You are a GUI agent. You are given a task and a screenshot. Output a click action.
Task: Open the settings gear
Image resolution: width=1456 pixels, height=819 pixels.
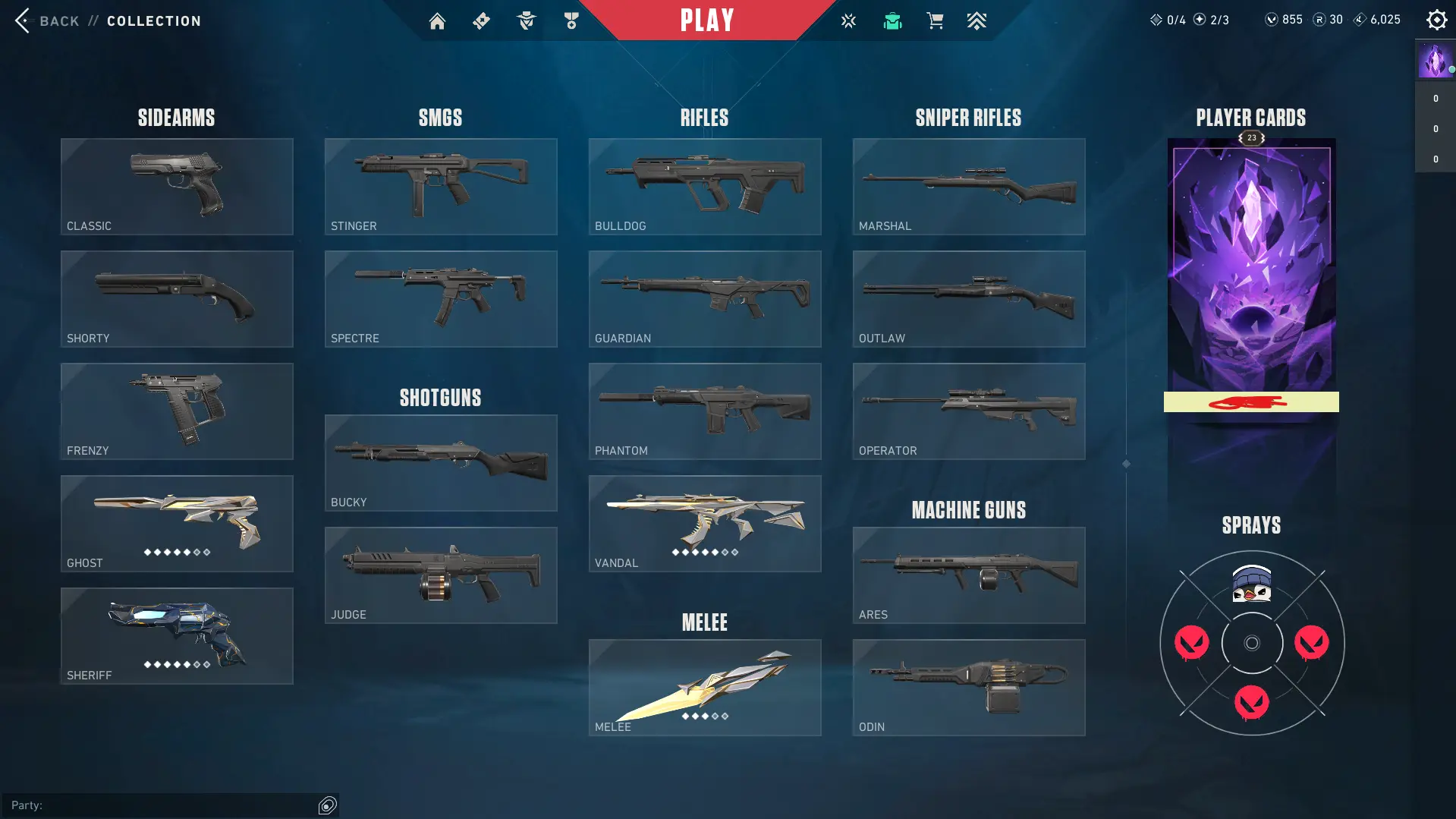[1436, 20]
